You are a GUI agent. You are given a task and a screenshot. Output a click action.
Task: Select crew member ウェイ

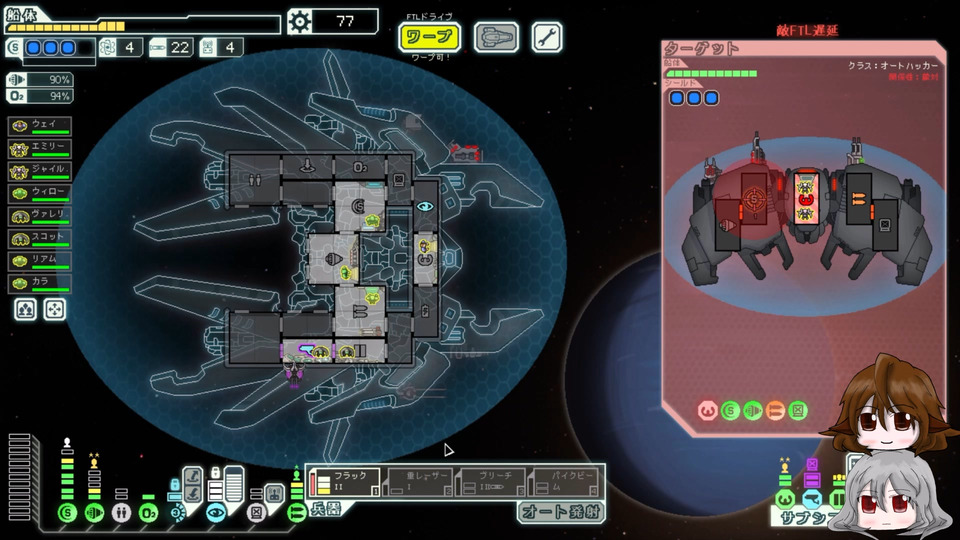coord(40,125)
